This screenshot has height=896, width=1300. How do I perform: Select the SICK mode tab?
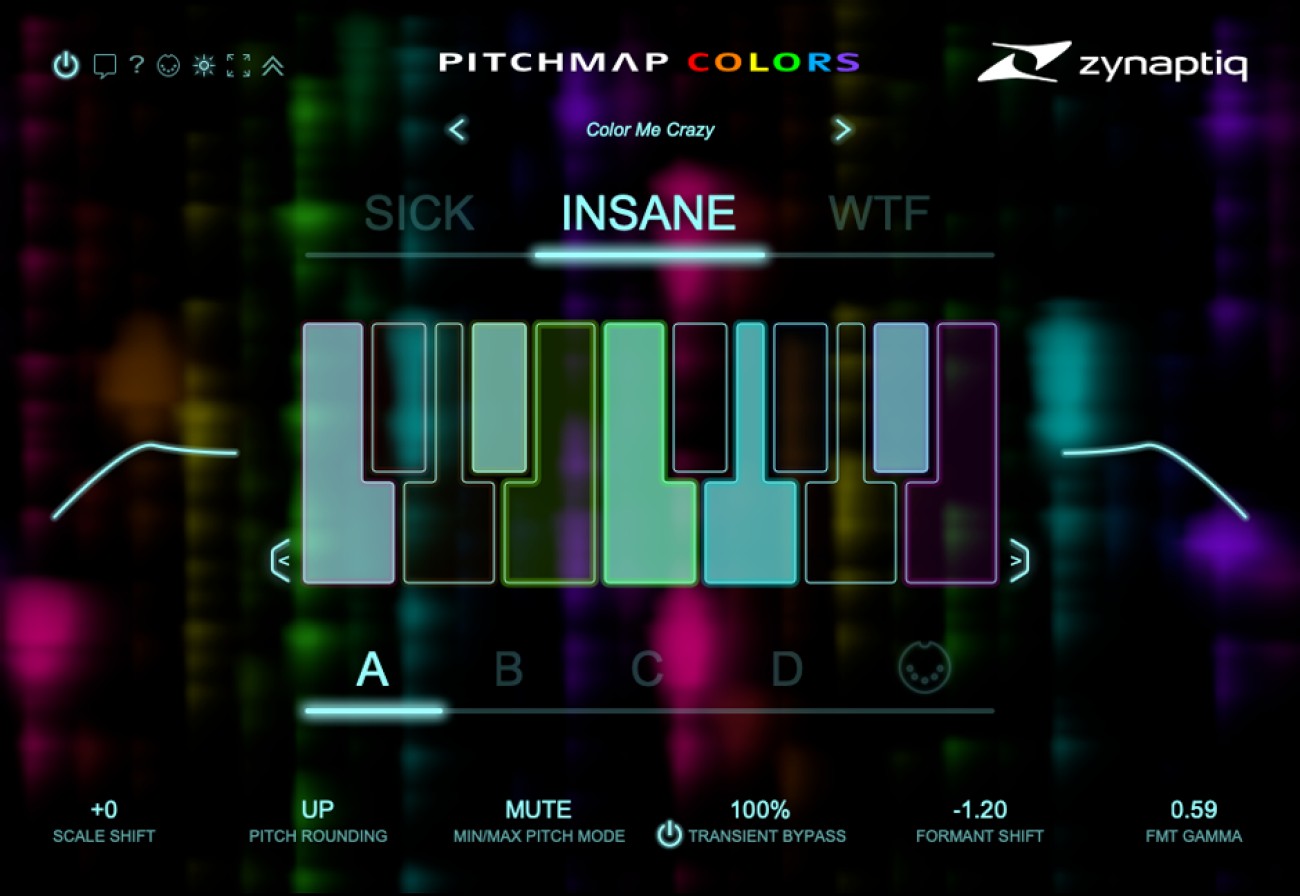click(418, 212)
